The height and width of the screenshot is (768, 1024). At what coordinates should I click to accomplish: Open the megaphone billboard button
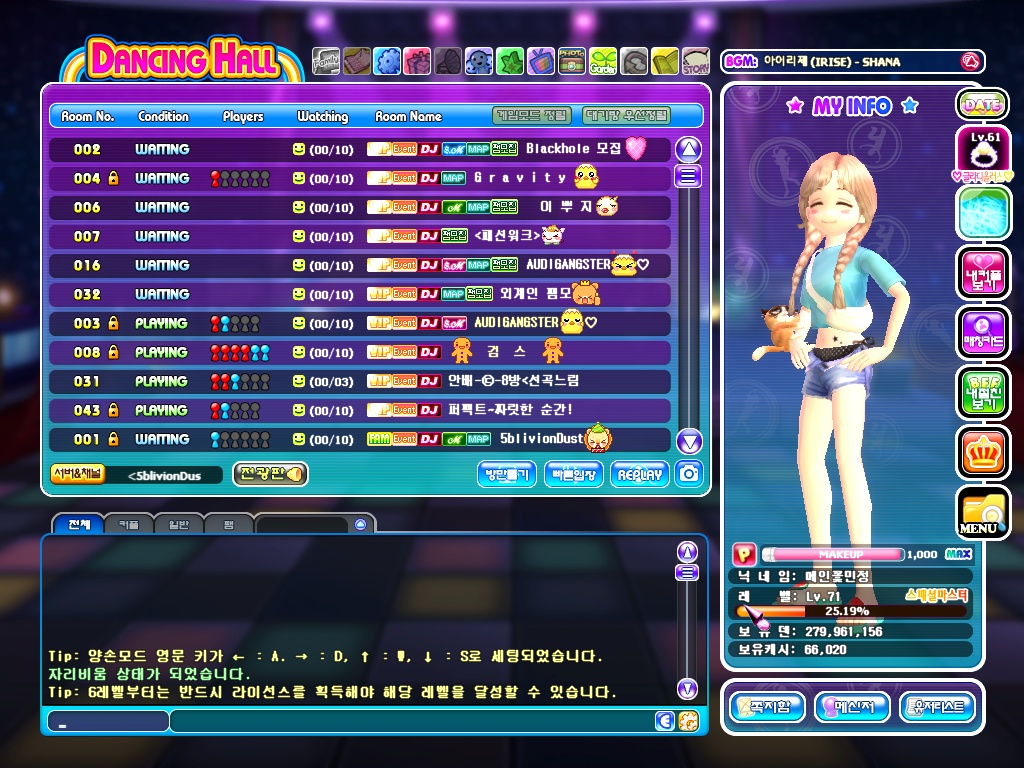coord(270,474)
